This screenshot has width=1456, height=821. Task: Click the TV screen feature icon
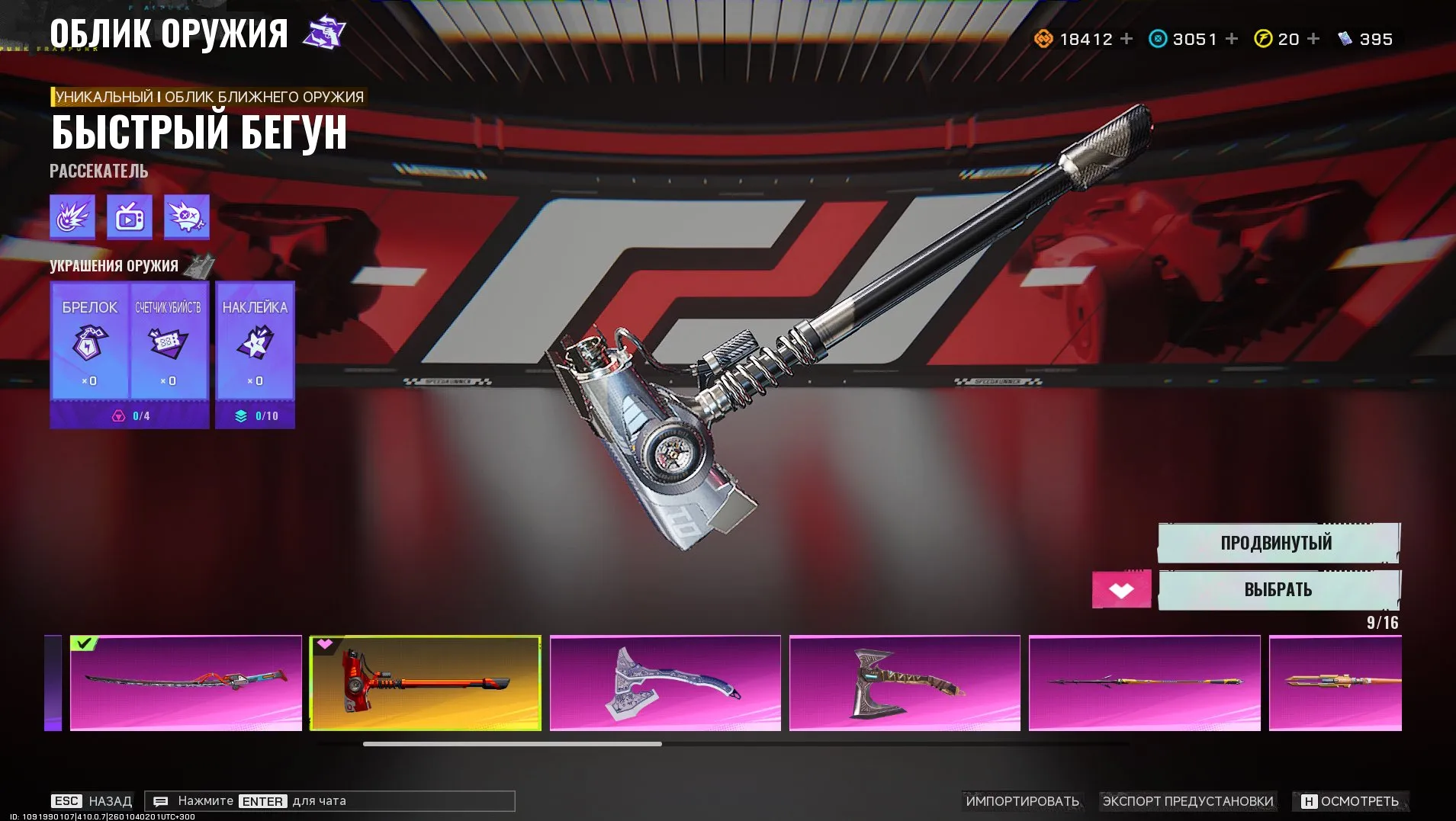130,217
